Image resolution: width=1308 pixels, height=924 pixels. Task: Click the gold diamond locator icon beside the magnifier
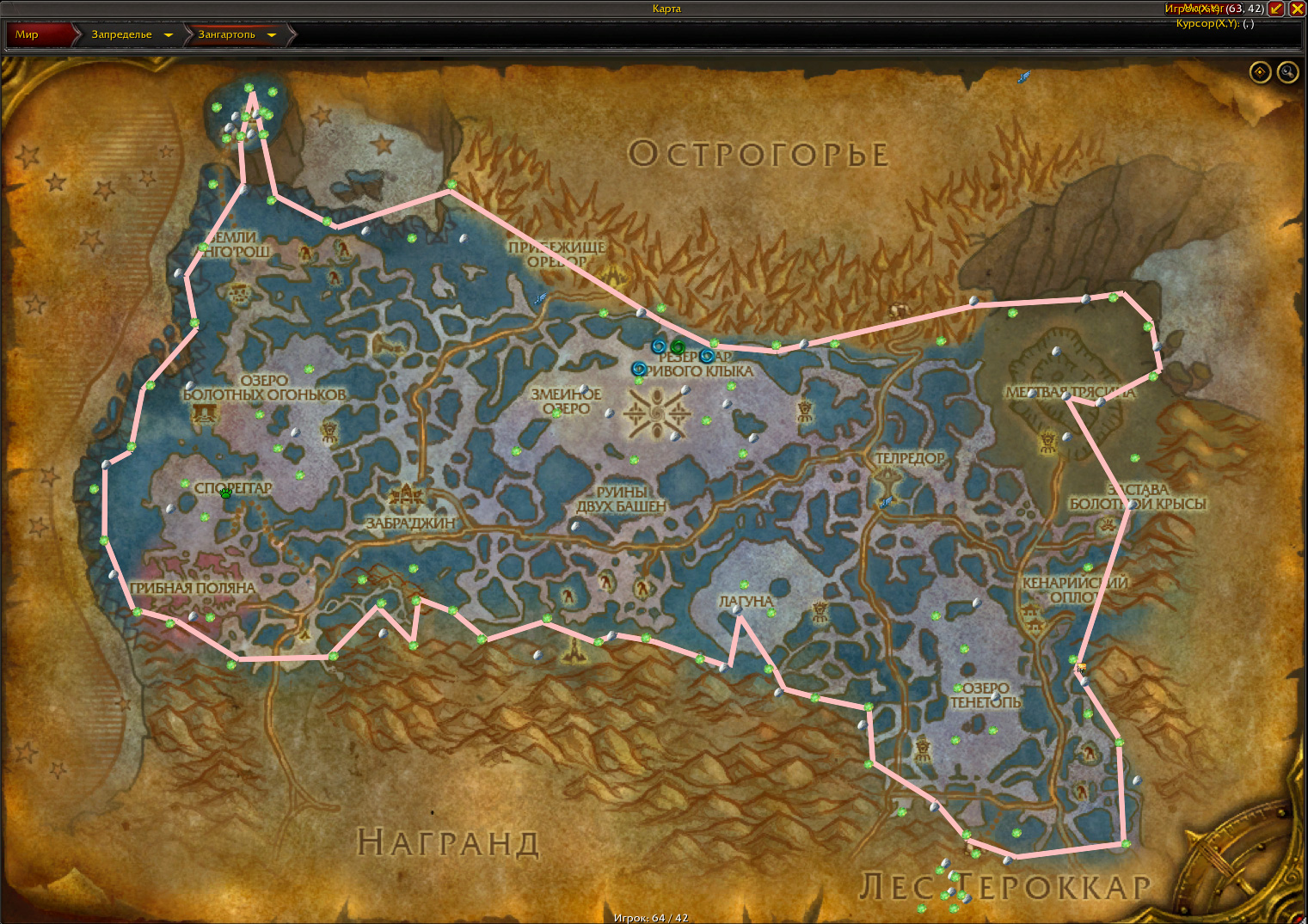click(x=1260, y=72)
